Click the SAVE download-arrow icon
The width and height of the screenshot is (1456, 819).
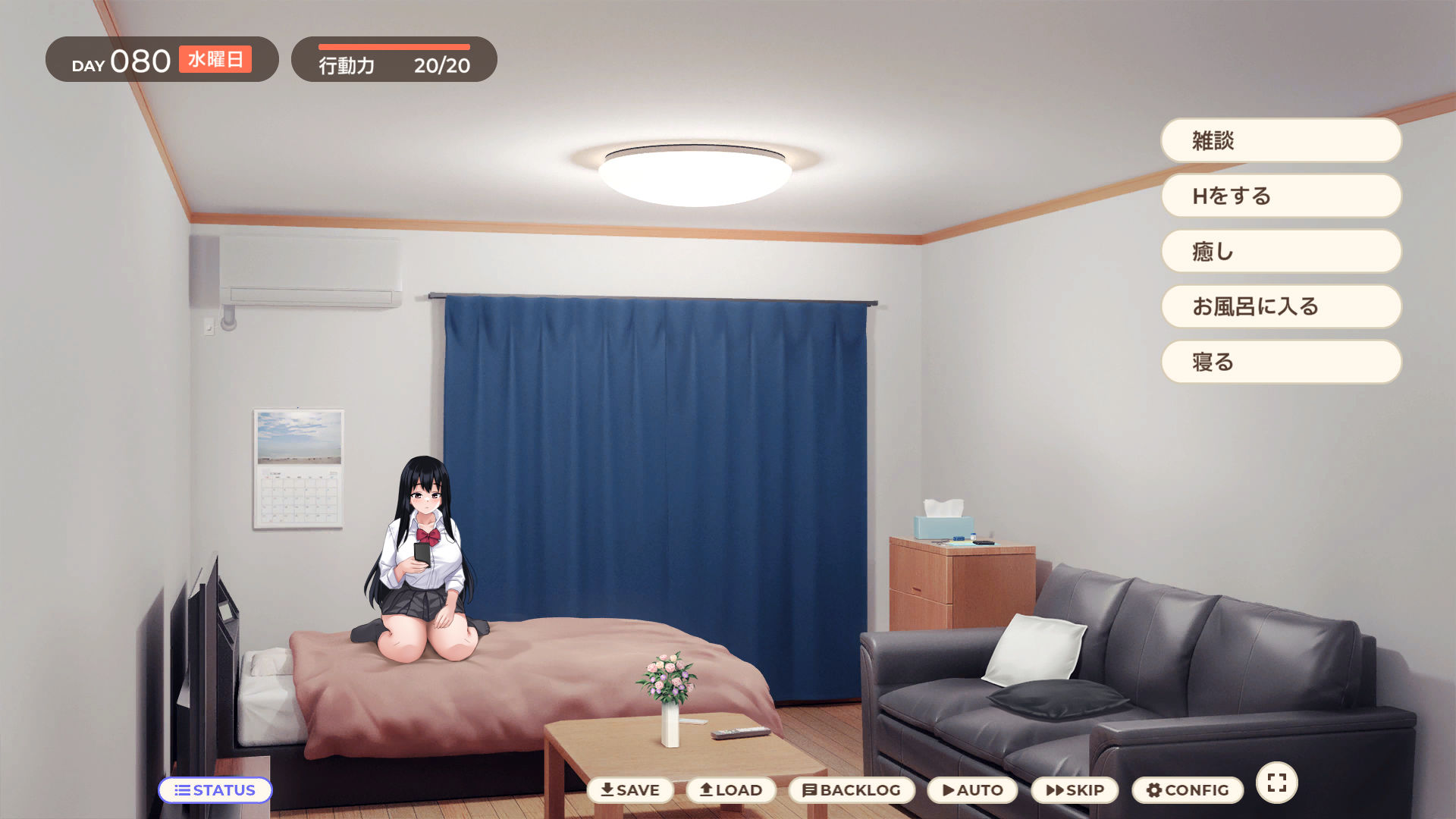pos(609,789)
